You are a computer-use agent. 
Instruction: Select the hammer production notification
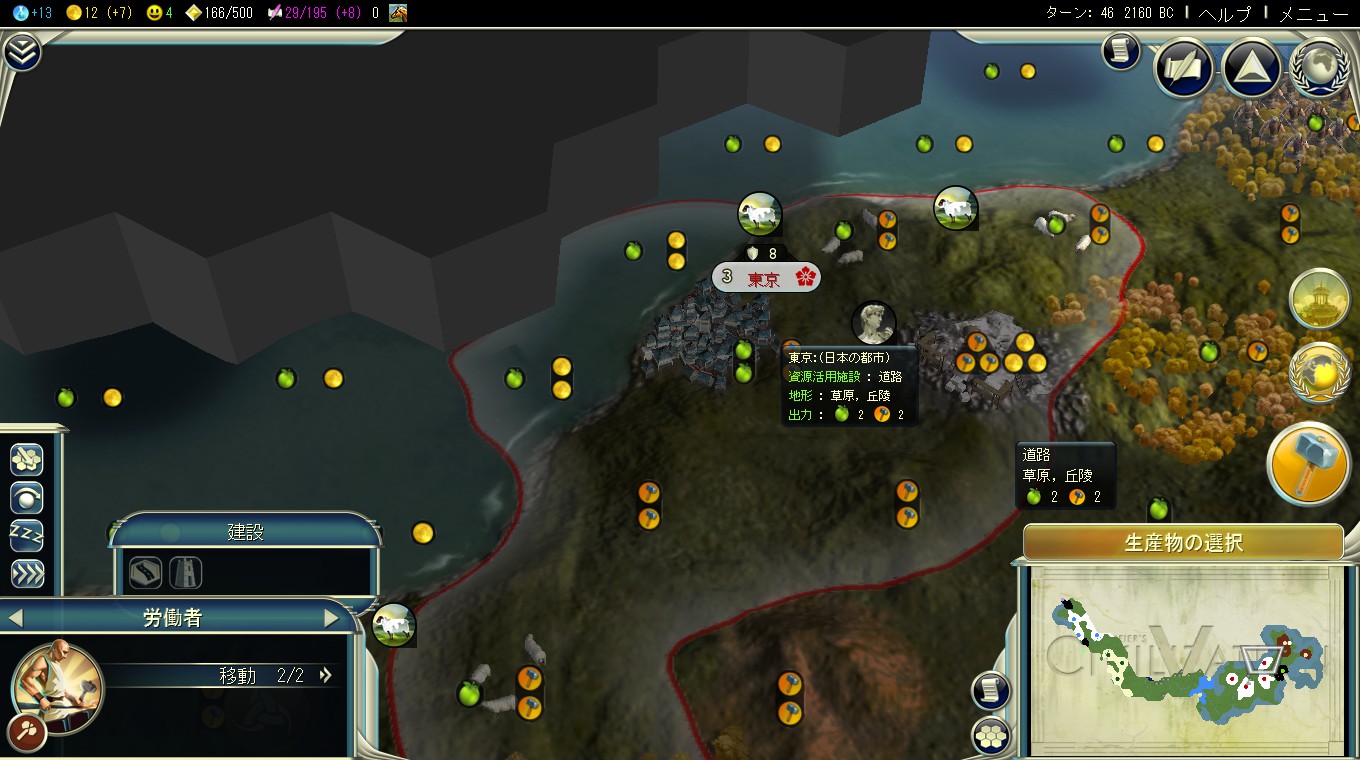1309,464
